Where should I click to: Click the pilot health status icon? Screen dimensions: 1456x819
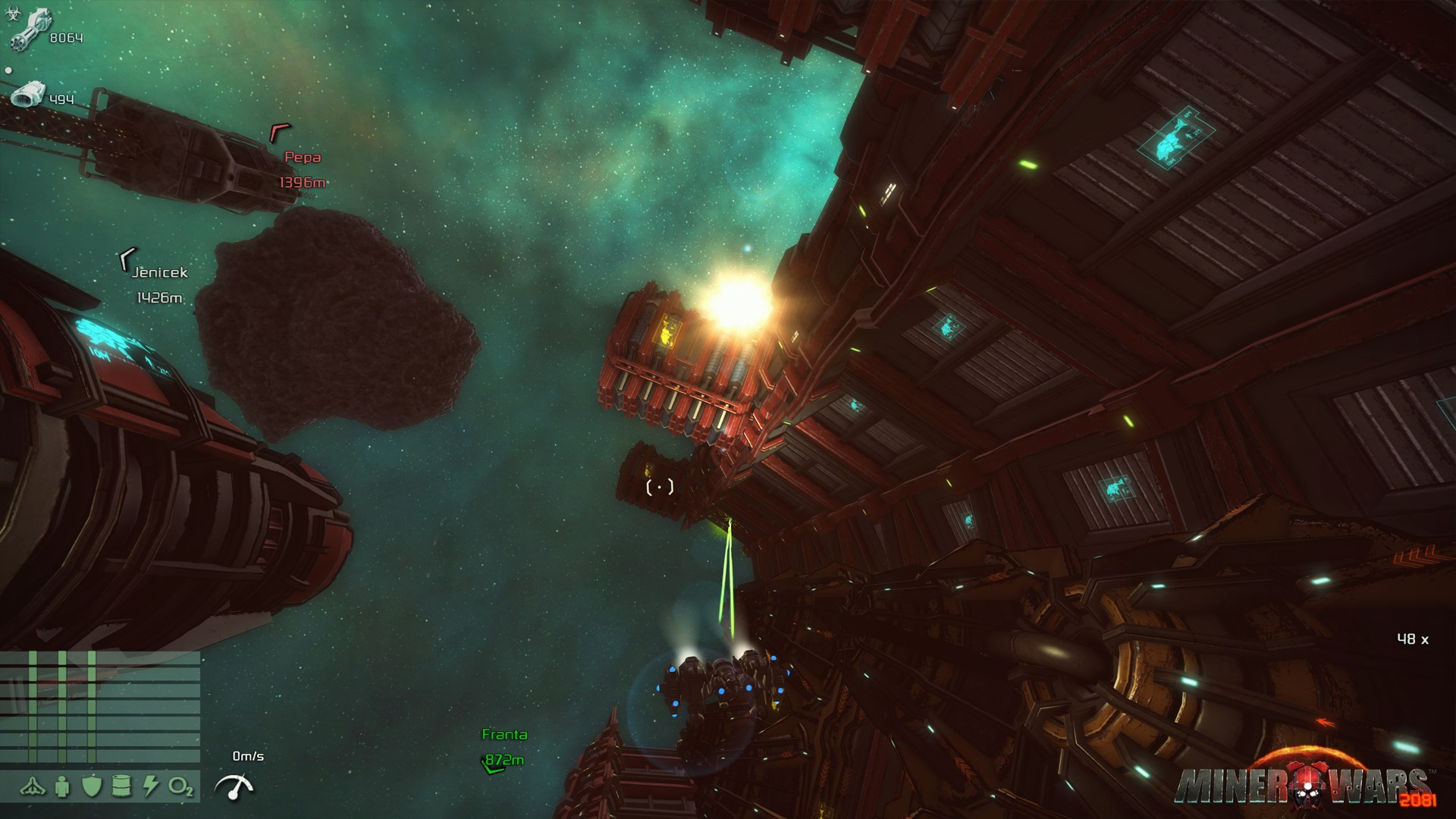(x=62, y=787)
